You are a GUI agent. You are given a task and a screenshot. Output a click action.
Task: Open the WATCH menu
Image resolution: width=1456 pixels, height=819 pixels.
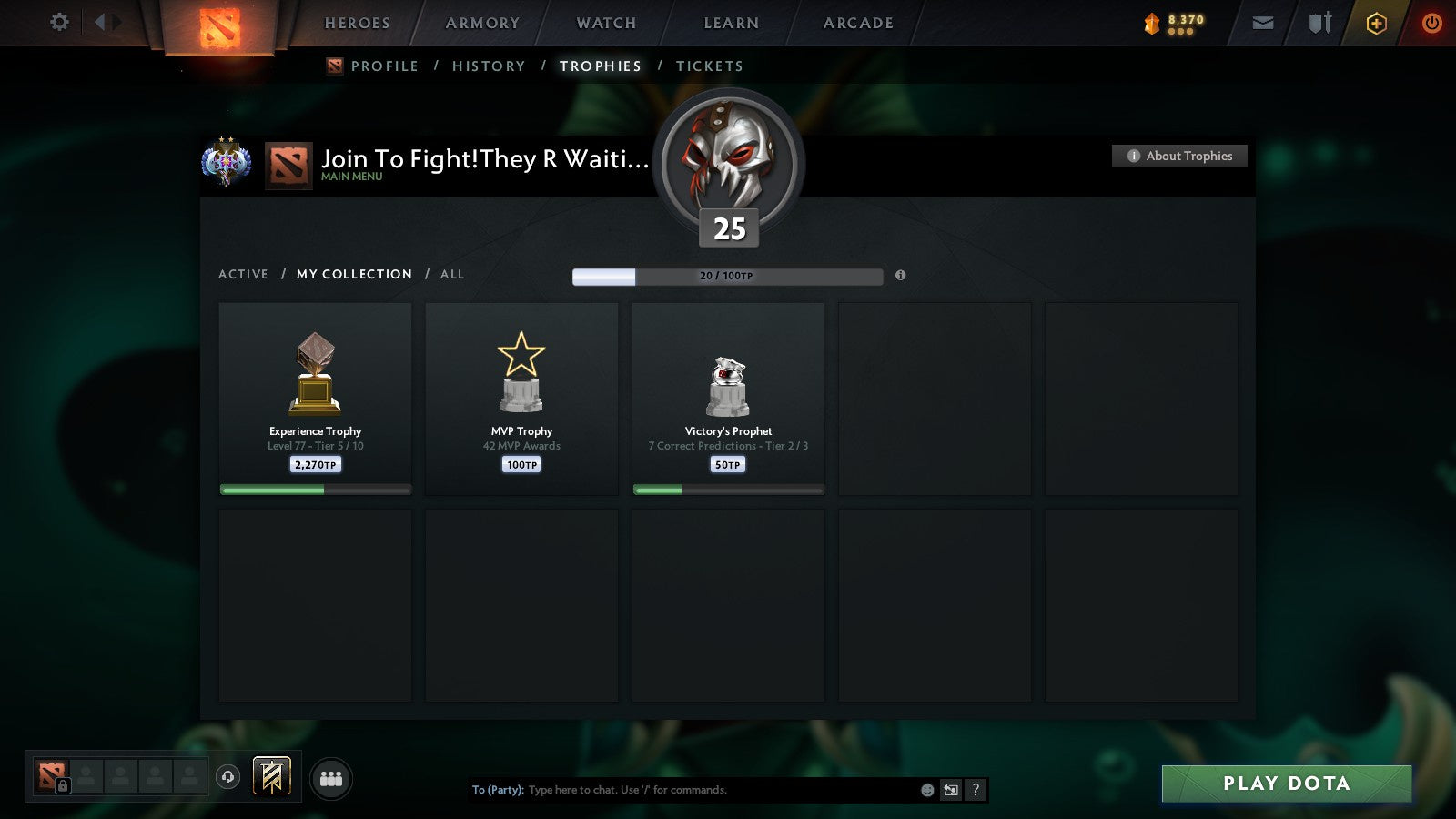[604, 23]
